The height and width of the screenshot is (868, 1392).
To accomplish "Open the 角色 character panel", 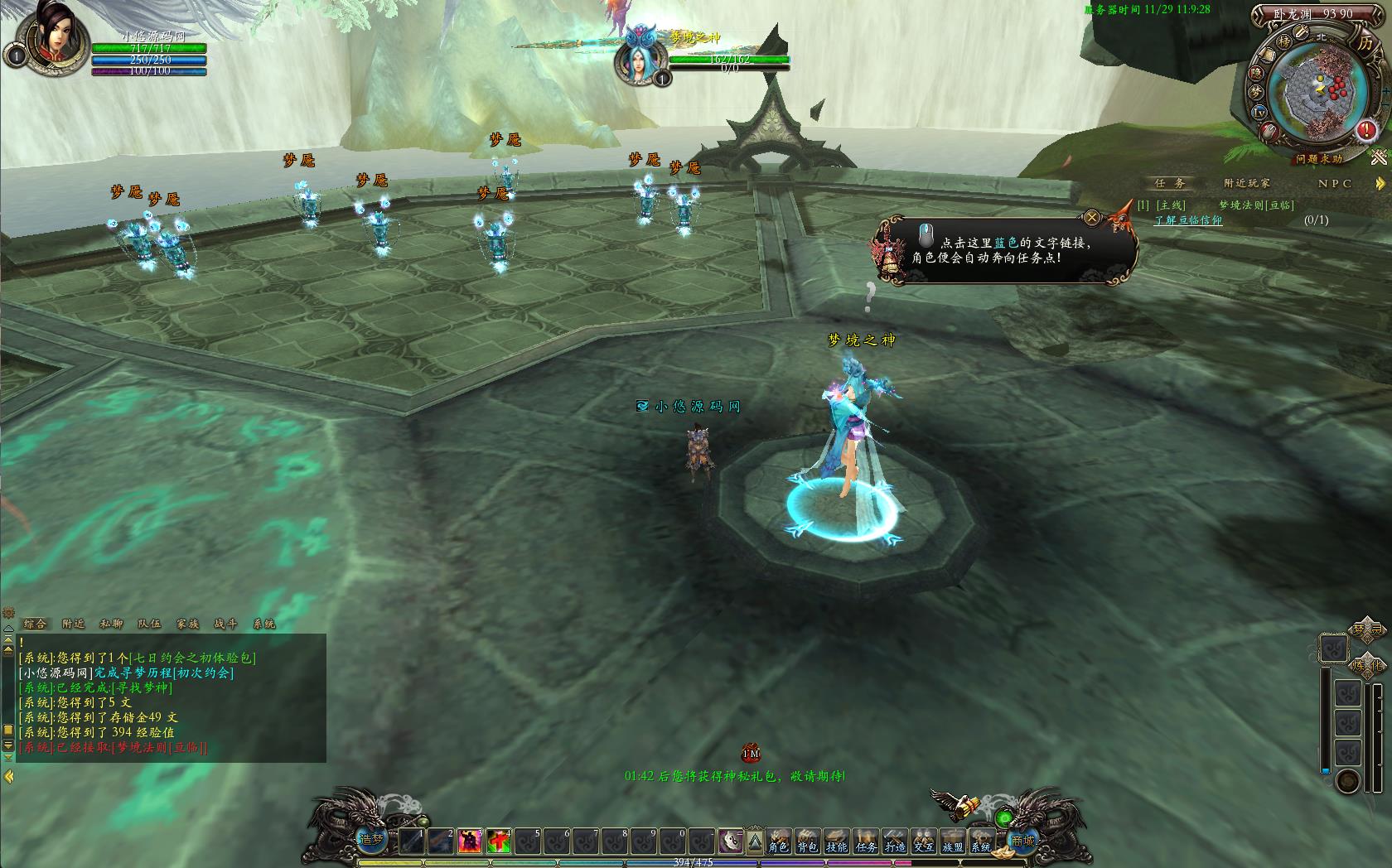I will [778, 841].
